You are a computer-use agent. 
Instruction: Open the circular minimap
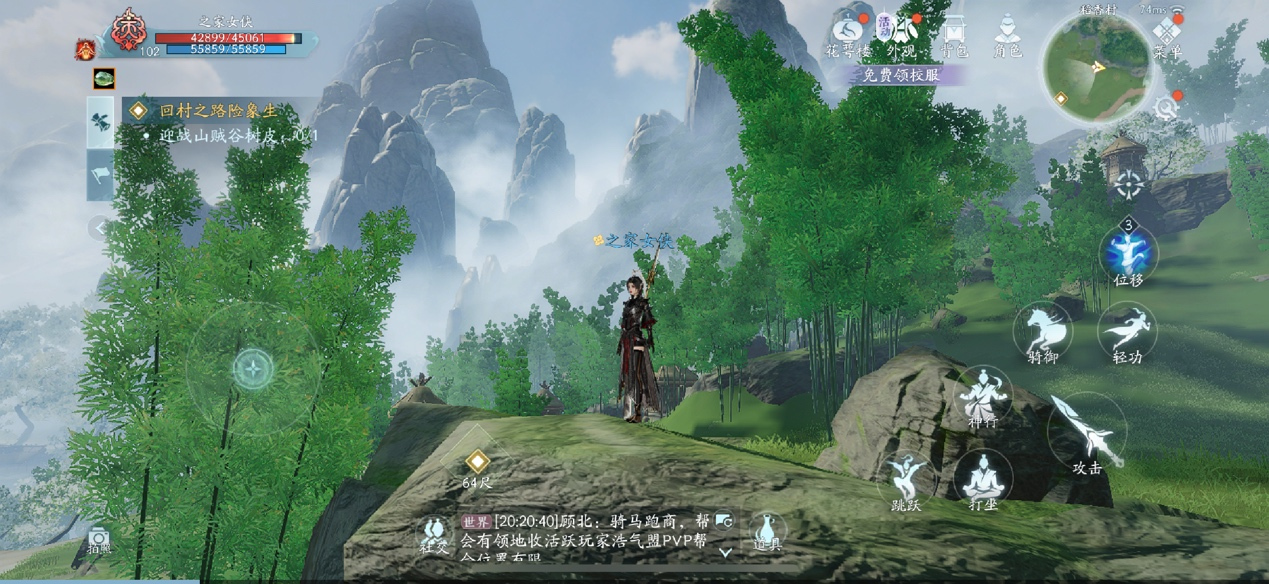click(x=1097, y=67)
